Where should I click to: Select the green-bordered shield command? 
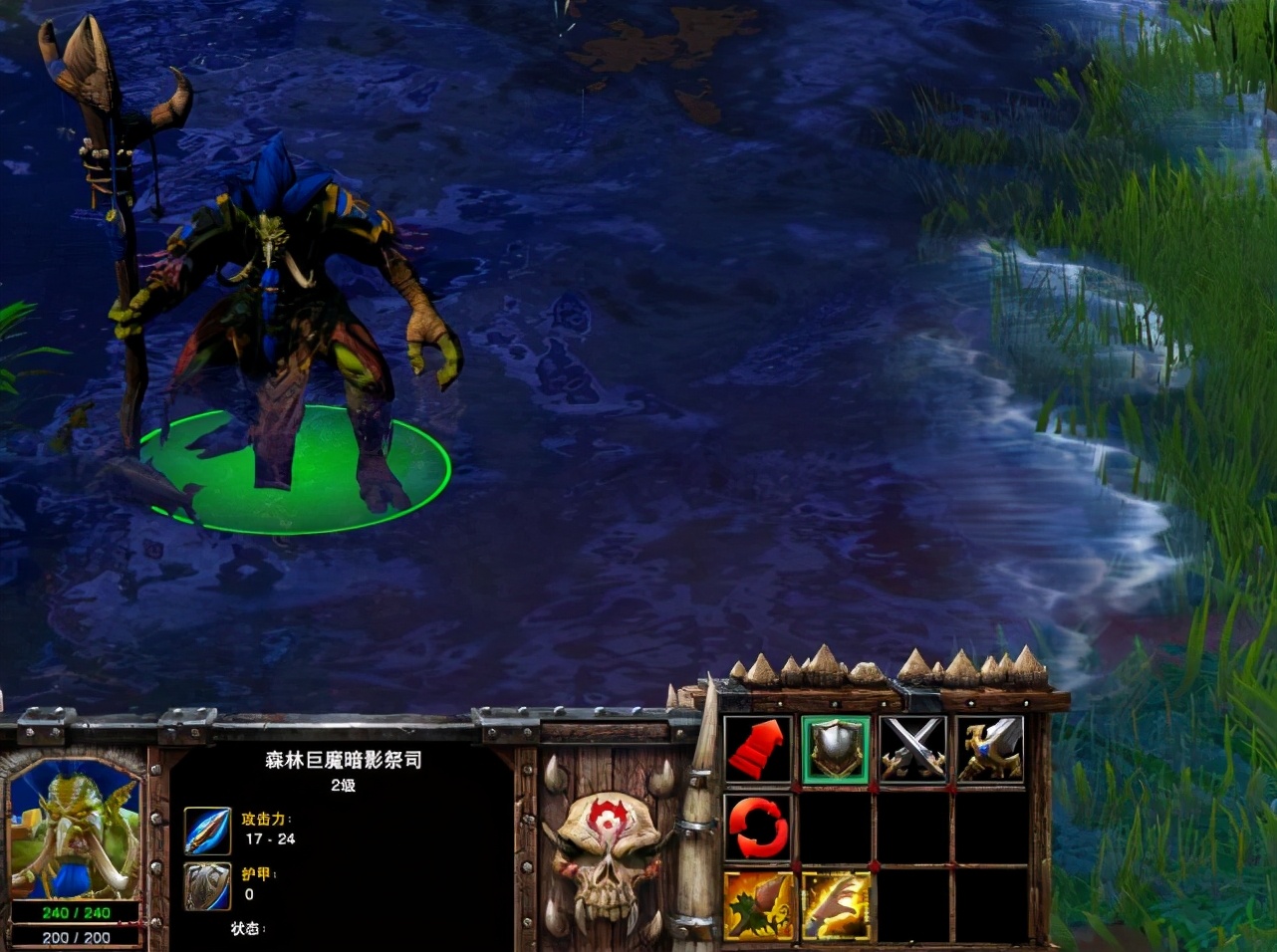coord(836,749)
